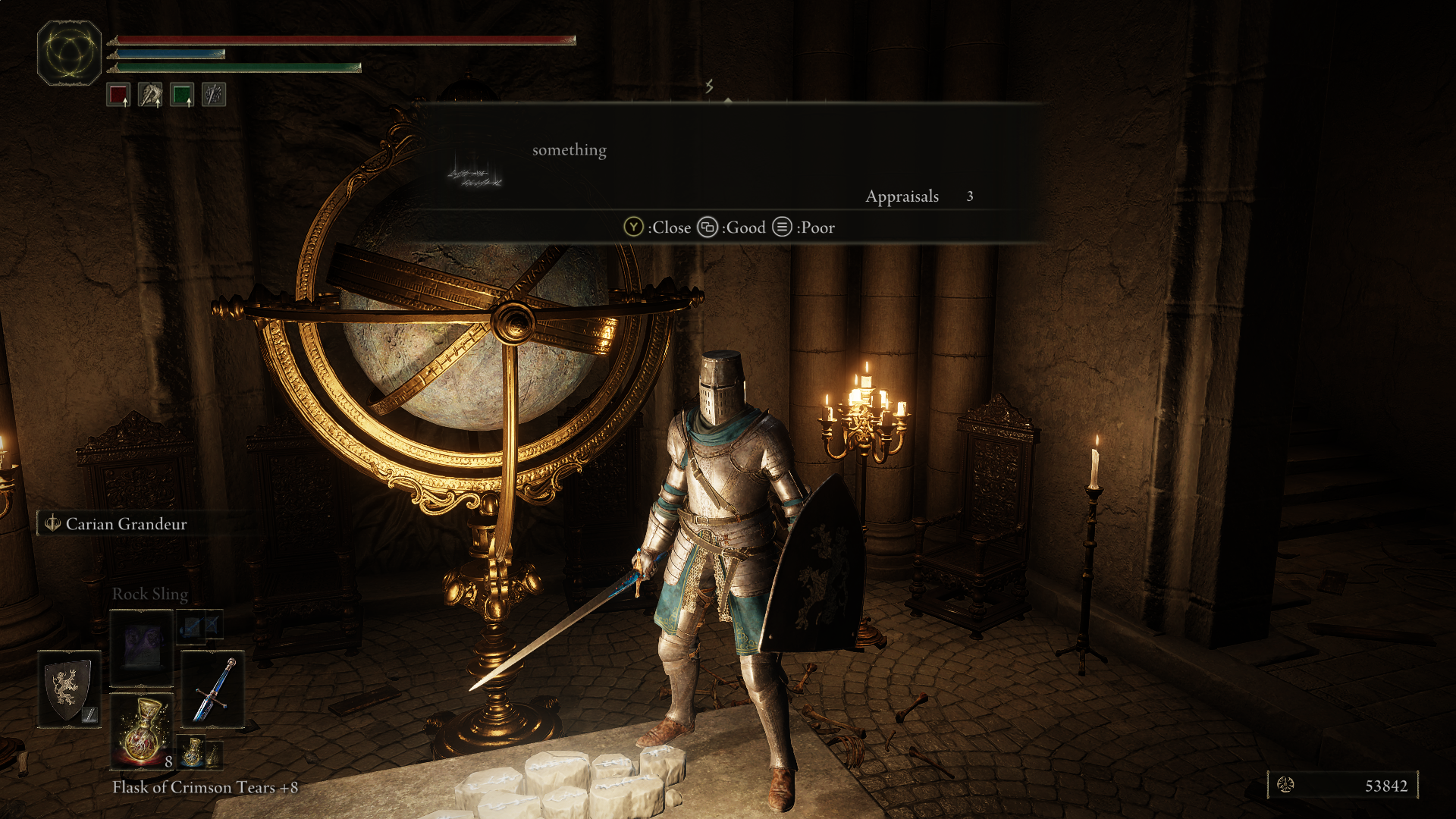Rate the message as Poor

coord(804,227)
